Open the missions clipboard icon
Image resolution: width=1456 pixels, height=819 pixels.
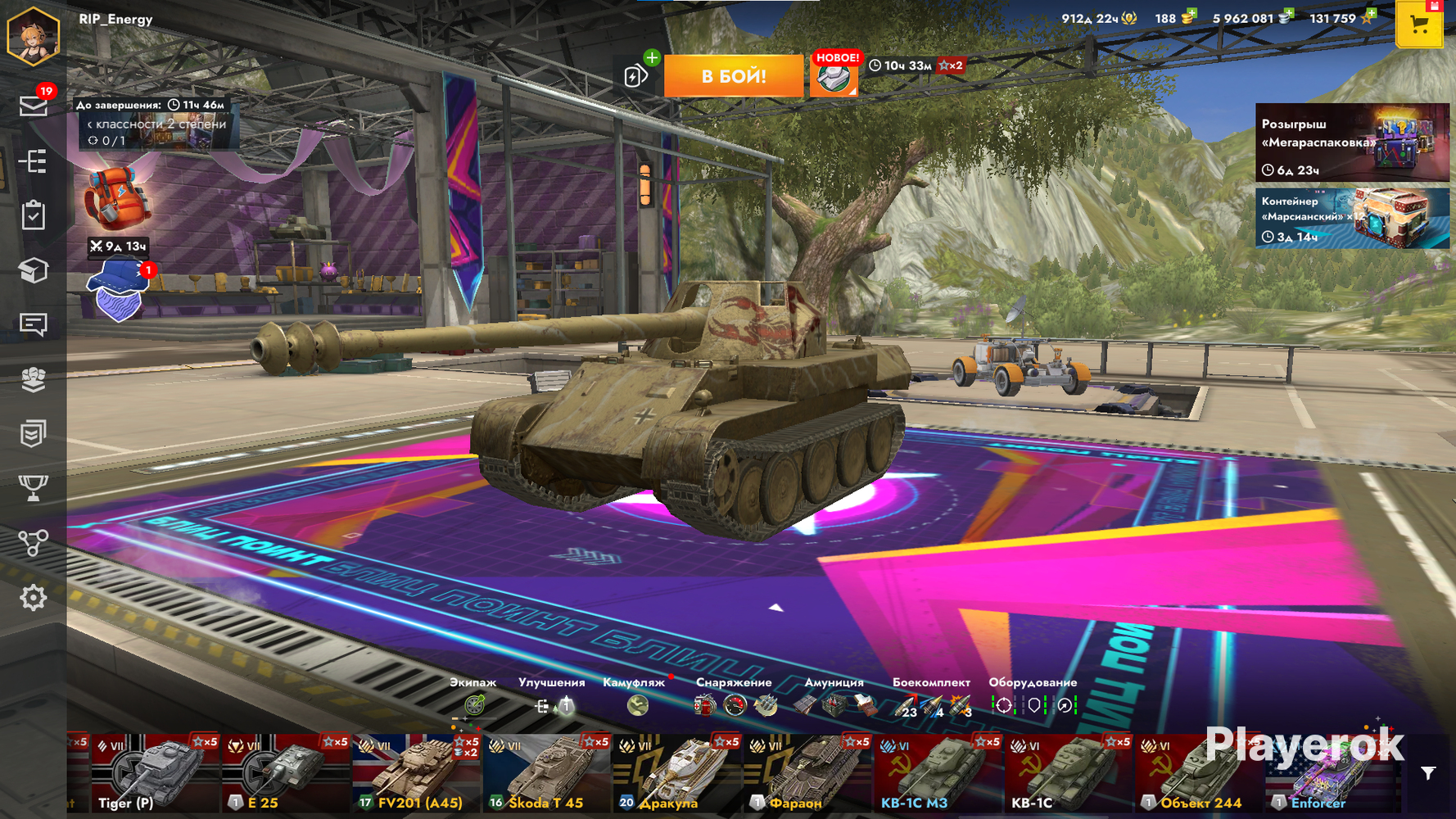pyautogui.click(x=33, y=215)
